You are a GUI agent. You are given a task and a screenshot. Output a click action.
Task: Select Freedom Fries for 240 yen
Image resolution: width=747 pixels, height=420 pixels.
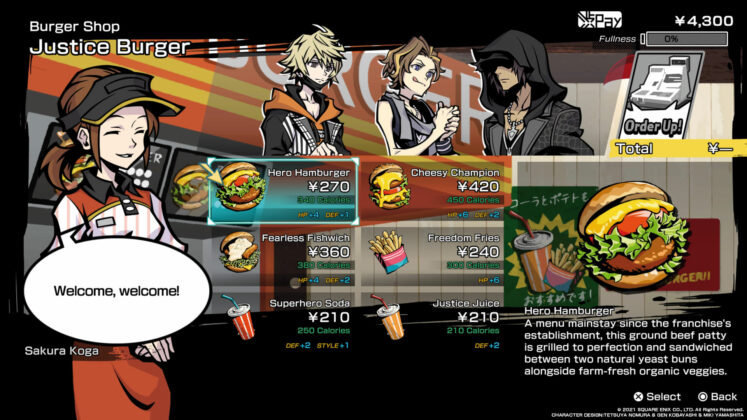coord(435,254)
